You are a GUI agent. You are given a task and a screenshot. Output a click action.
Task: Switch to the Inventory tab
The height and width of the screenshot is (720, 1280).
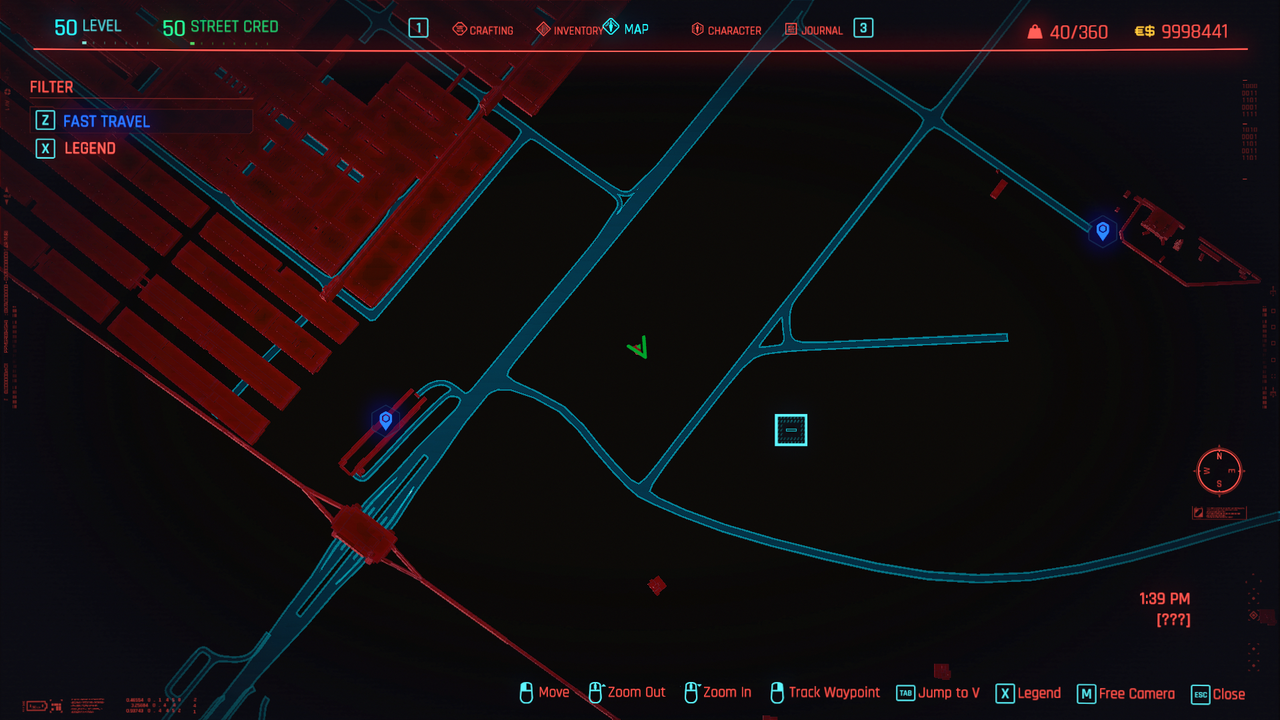[x=570, y=30]
